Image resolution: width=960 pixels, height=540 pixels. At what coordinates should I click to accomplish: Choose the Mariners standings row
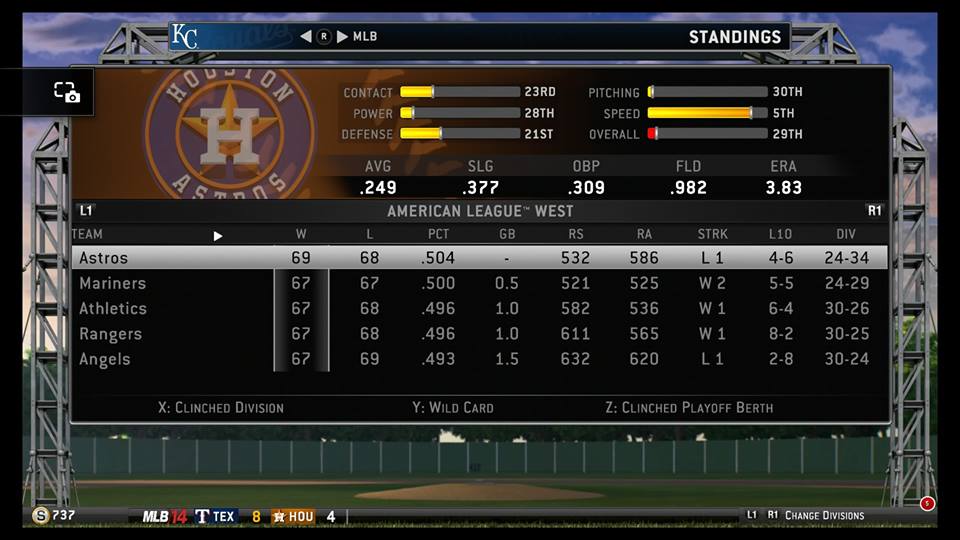click(x=479, y=284)
